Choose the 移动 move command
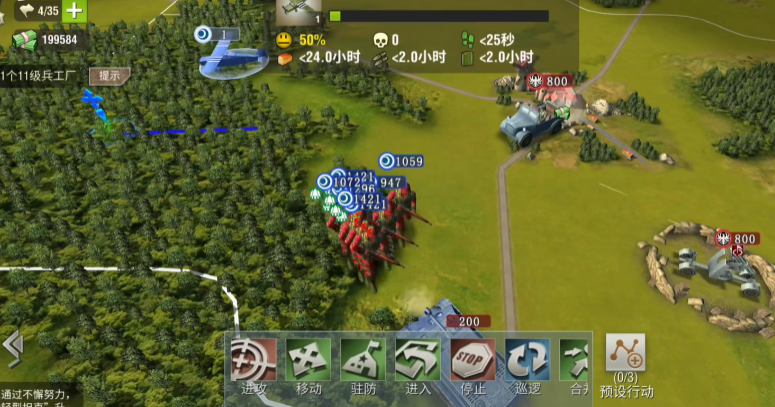Image resolution: width=775 pixels, height=407 pixels. pyautogui.click(x=308, y=360)
